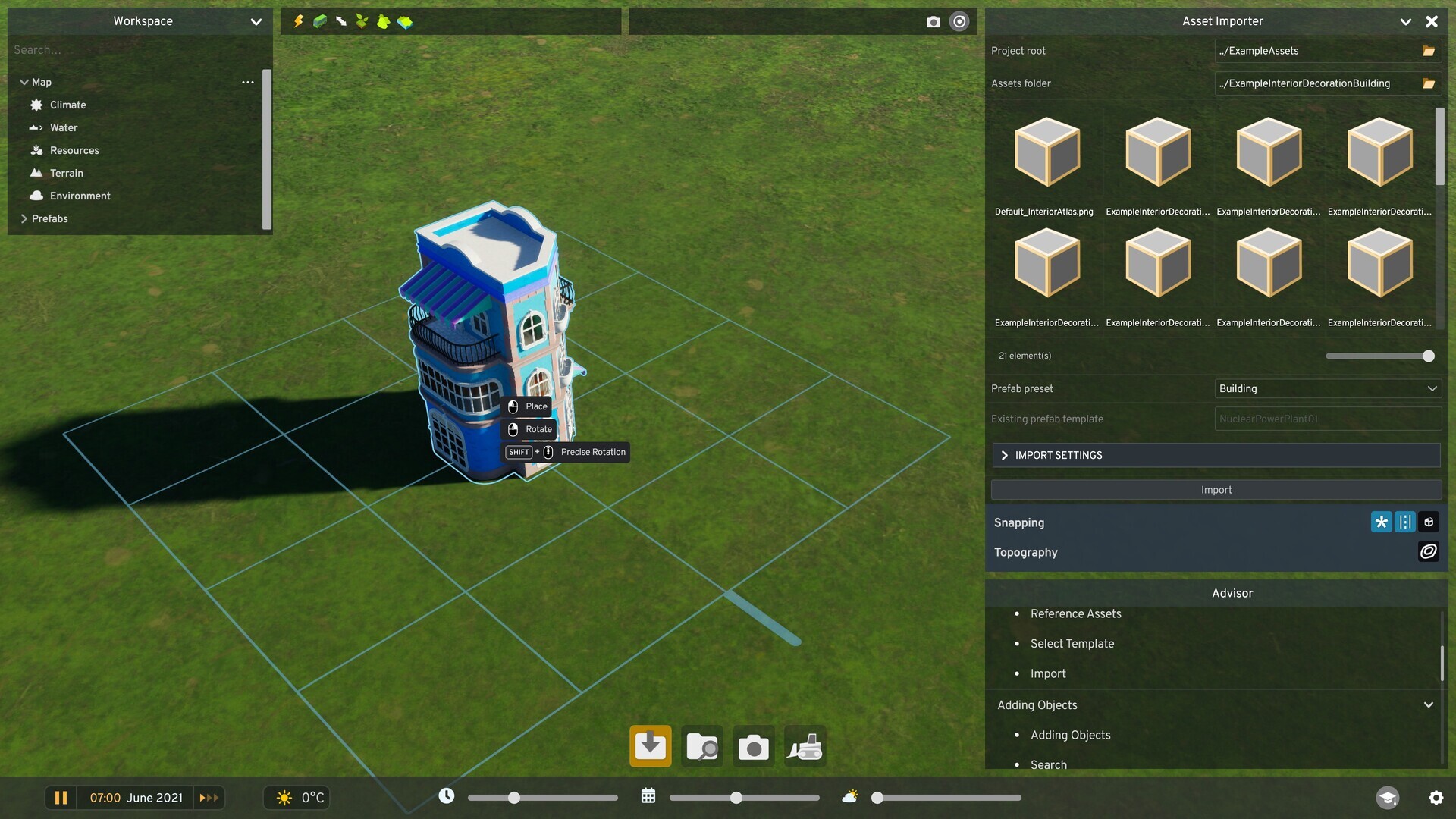Open the photo library icon near bottom

tap(701, 745)
